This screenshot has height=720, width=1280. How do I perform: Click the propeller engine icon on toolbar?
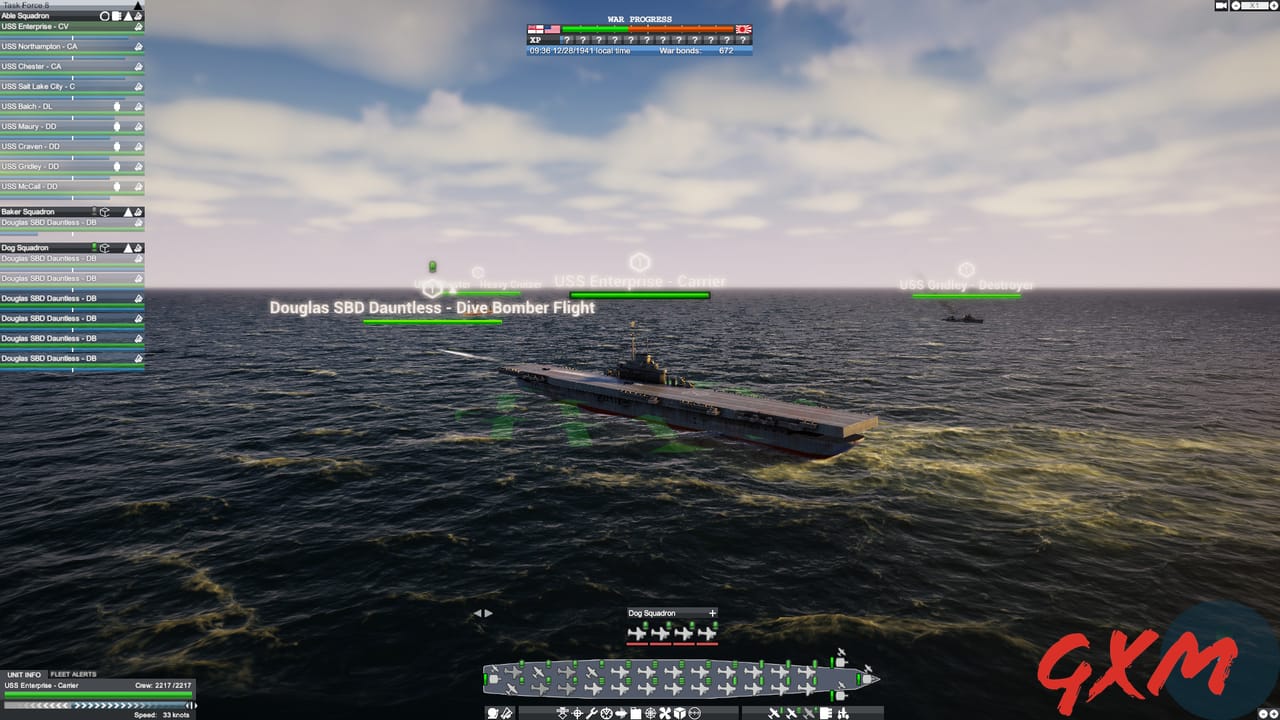tap(664, 713)
